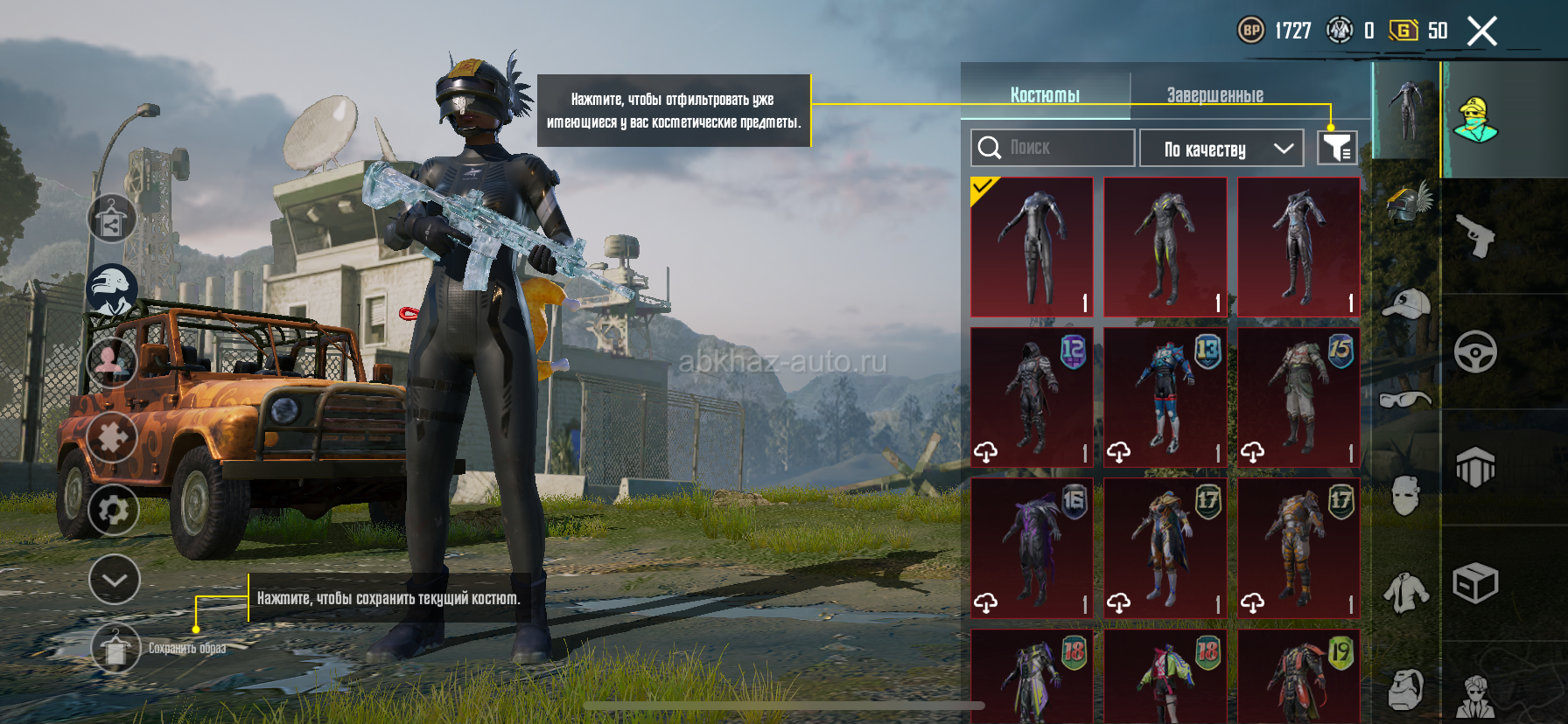Open the cap headwear category
Screen dimensions: 1568x724
click(1405, 304)
